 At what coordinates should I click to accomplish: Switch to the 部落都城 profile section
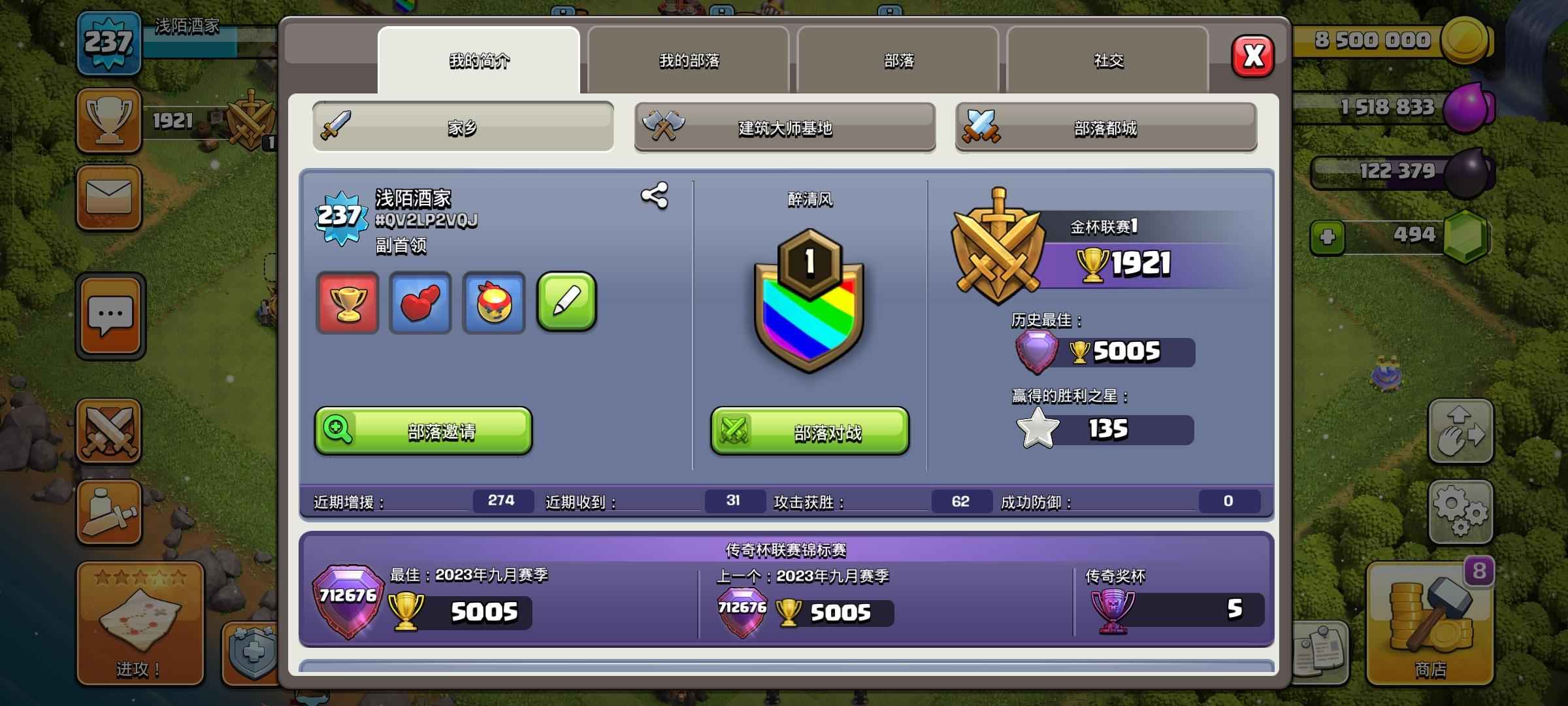[1105, 127]
